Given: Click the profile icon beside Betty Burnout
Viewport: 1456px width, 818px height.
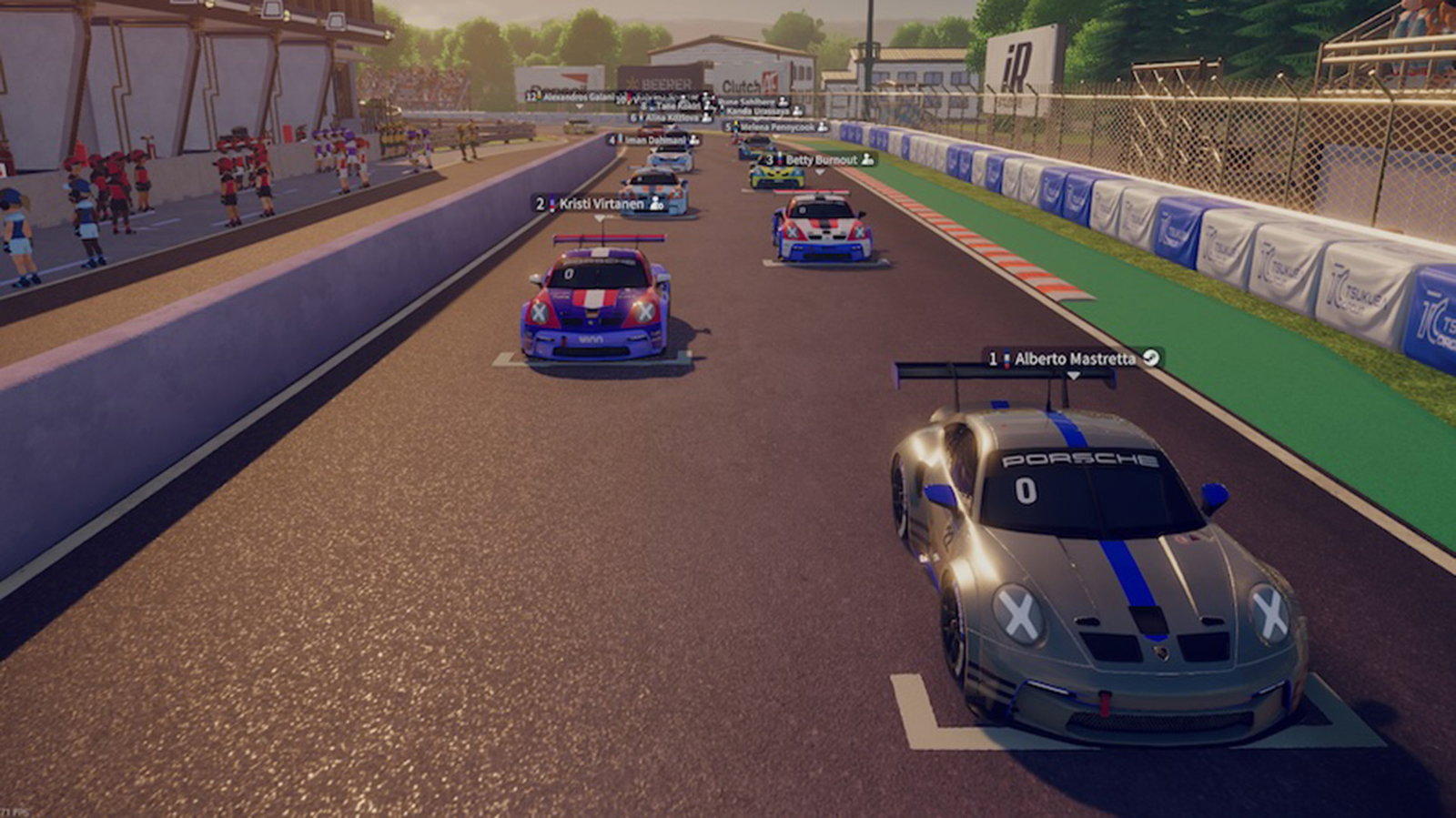Looking at the screenshot, I should point(867,159).
